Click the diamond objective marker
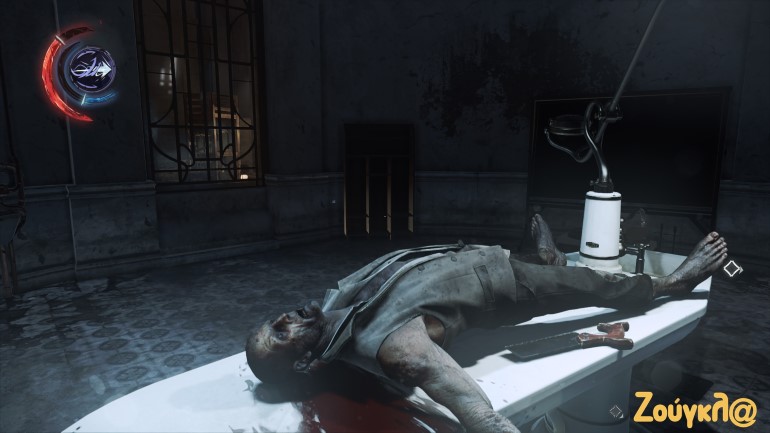This screenshot has height=433, width=770. (x=732, y=268)
